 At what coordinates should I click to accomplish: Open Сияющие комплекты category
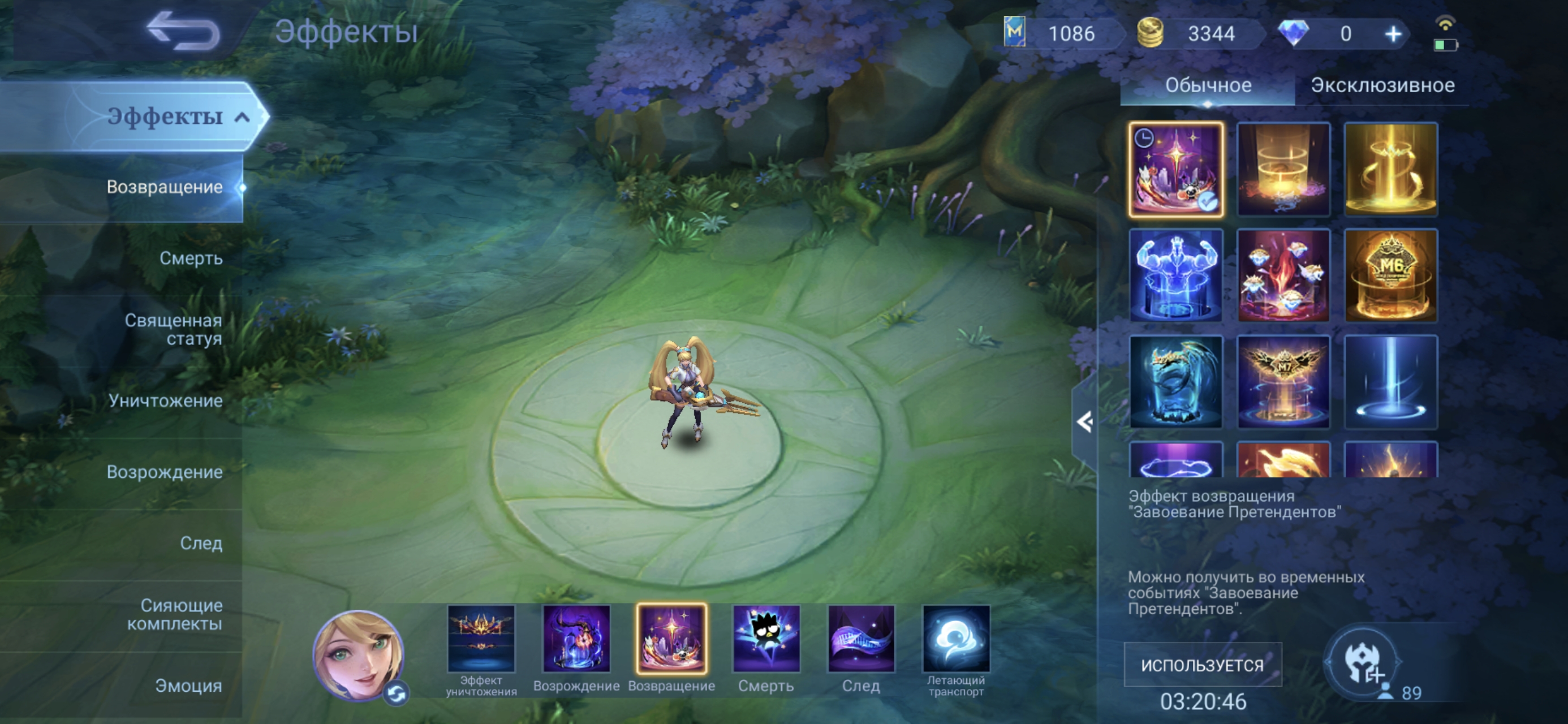(175, 614)
